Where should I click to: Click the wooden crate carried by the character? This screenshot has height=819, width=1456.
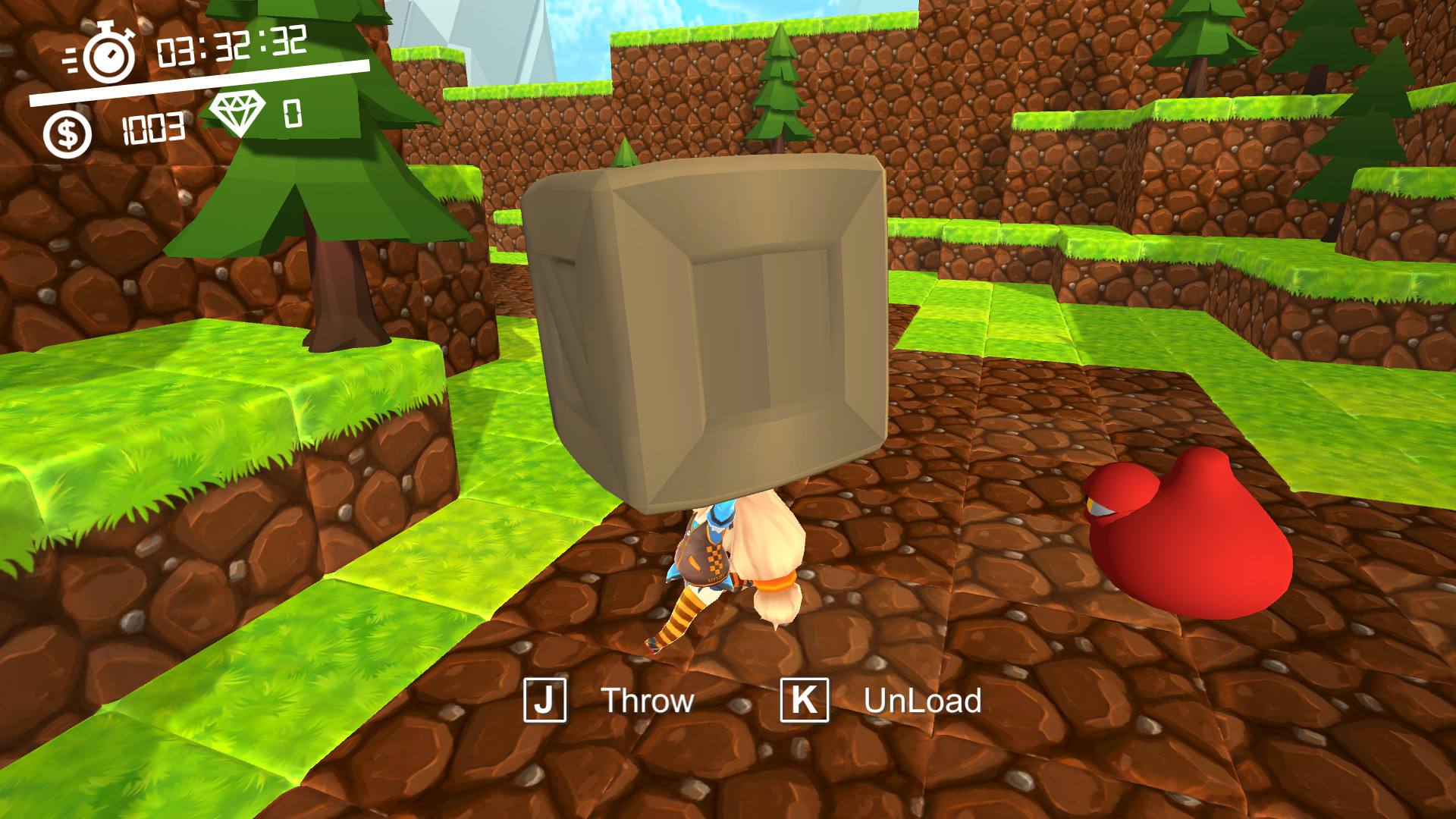pyautogui.click(x=720, y=326)
